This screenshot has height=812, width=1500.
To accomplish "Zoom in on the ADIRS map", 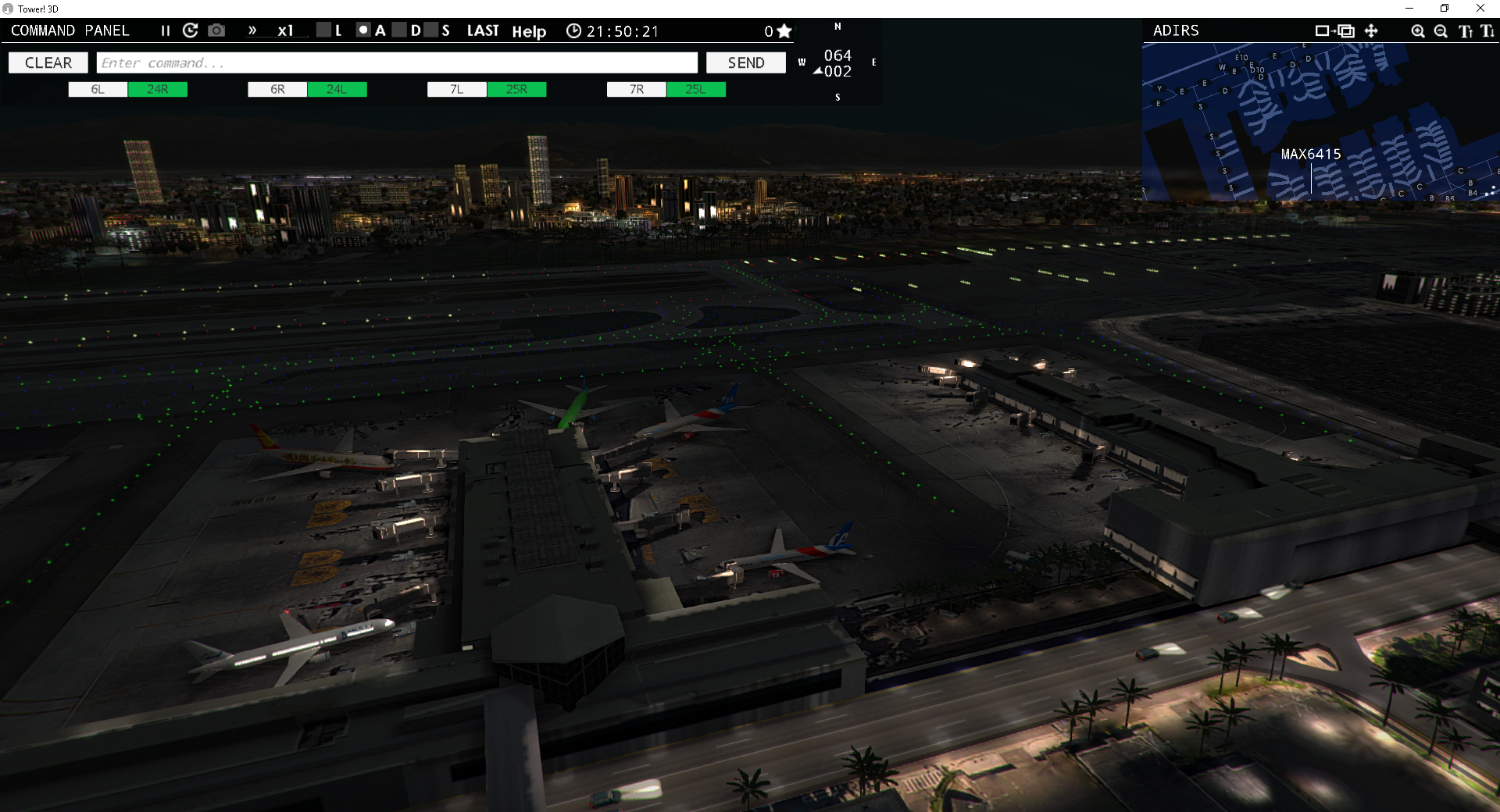I will click(1417, 30).
